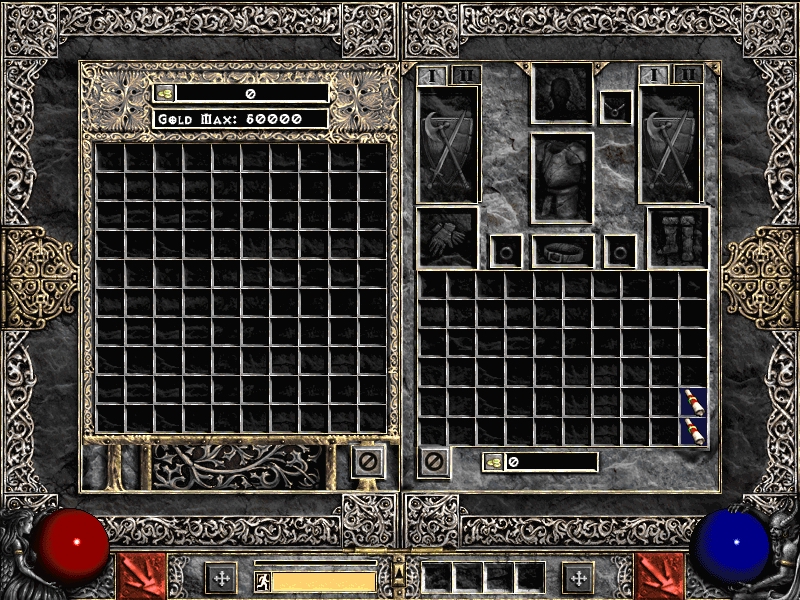
Task: Select the boots equipment slot
Action: [x=678, y=237]
